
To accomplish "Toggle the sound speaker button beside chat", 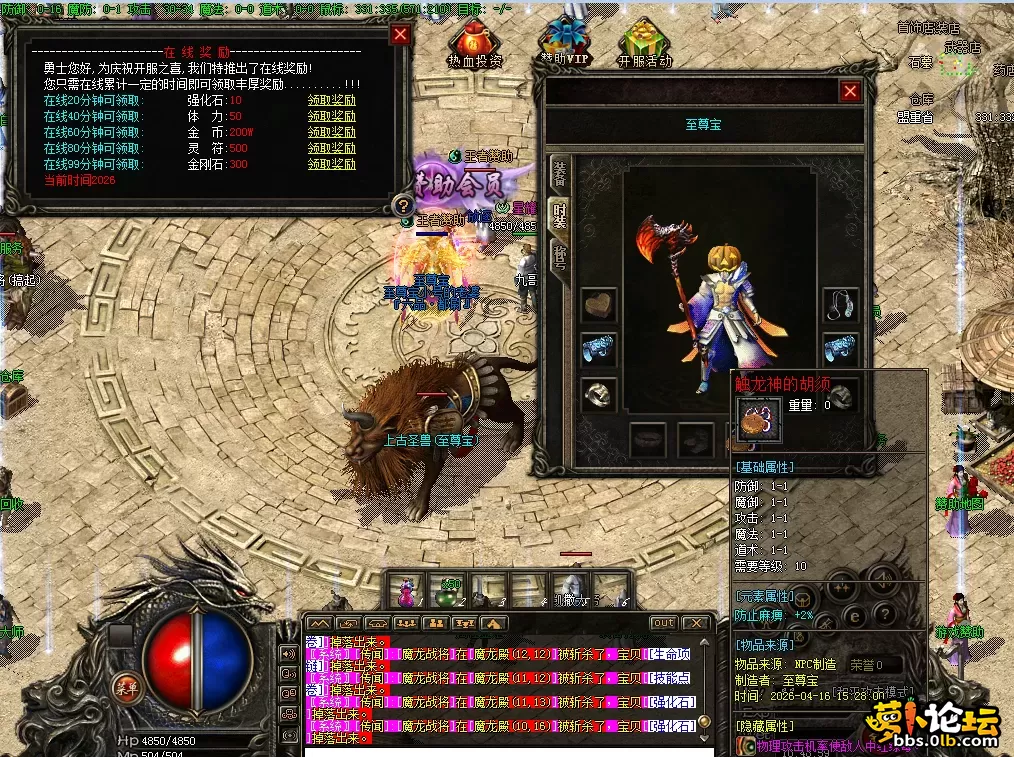I will pyautogui.click(x=290, y=655).
